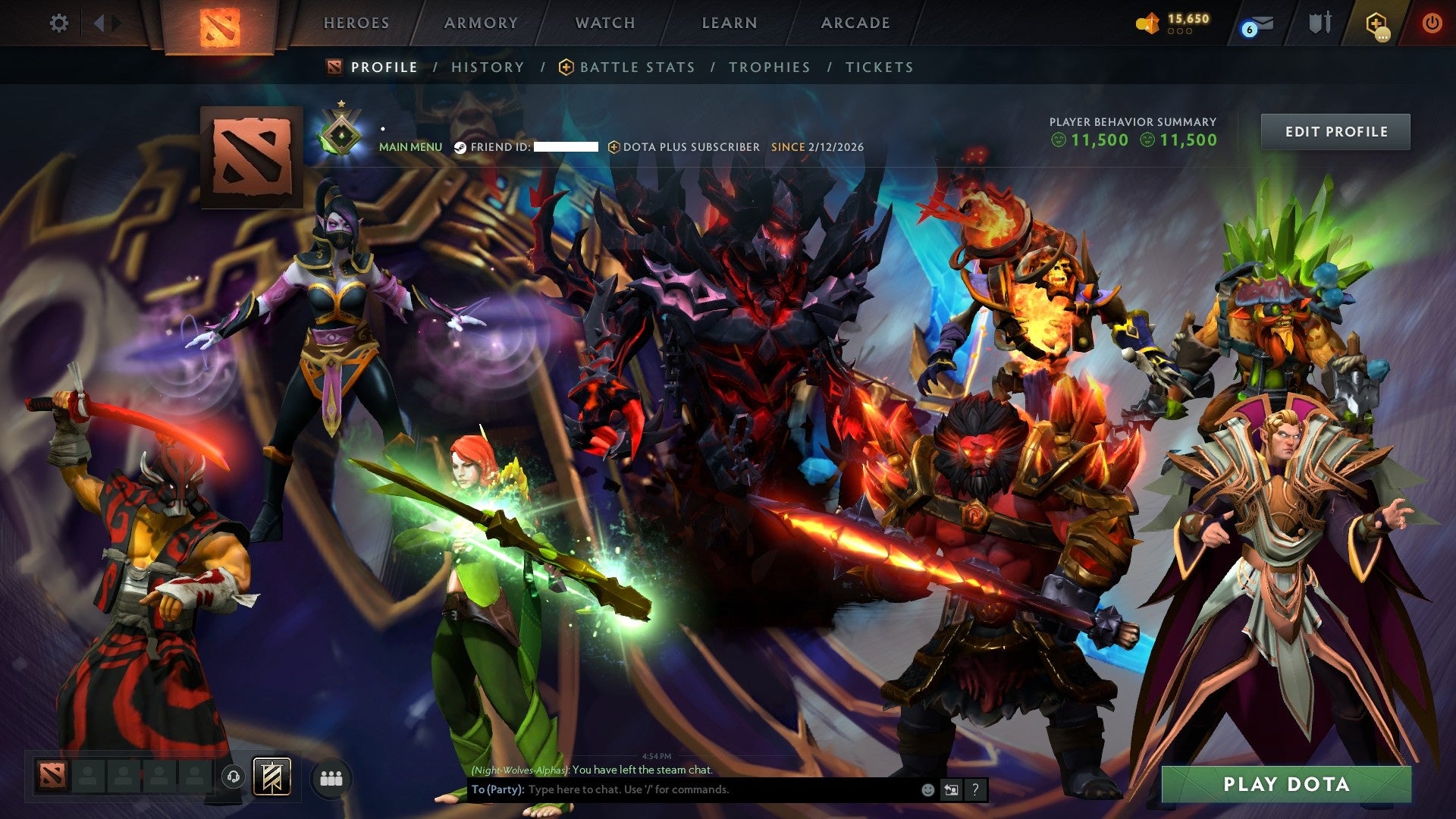Click the power button to quit Dota
This screenshot has height=819, width=1456.
(x=1432, y=23)
